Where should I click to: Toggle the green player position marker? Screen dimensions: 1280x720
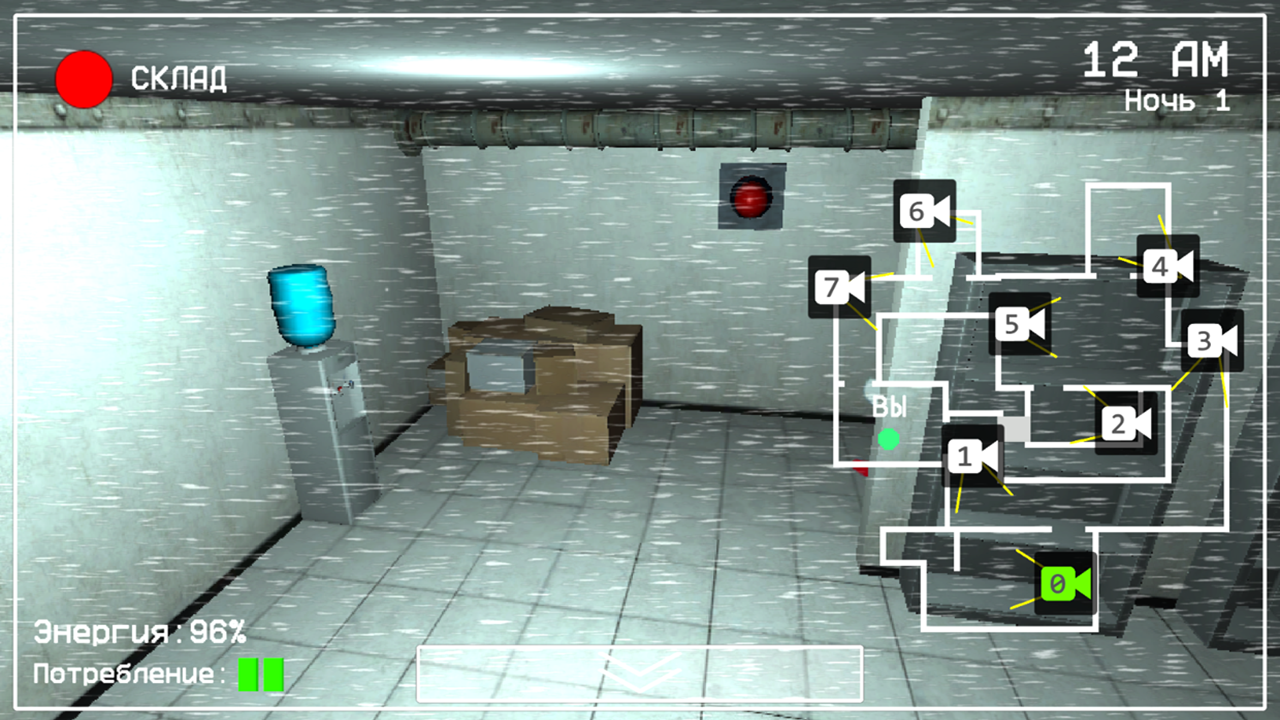click(x=888, y=438)
